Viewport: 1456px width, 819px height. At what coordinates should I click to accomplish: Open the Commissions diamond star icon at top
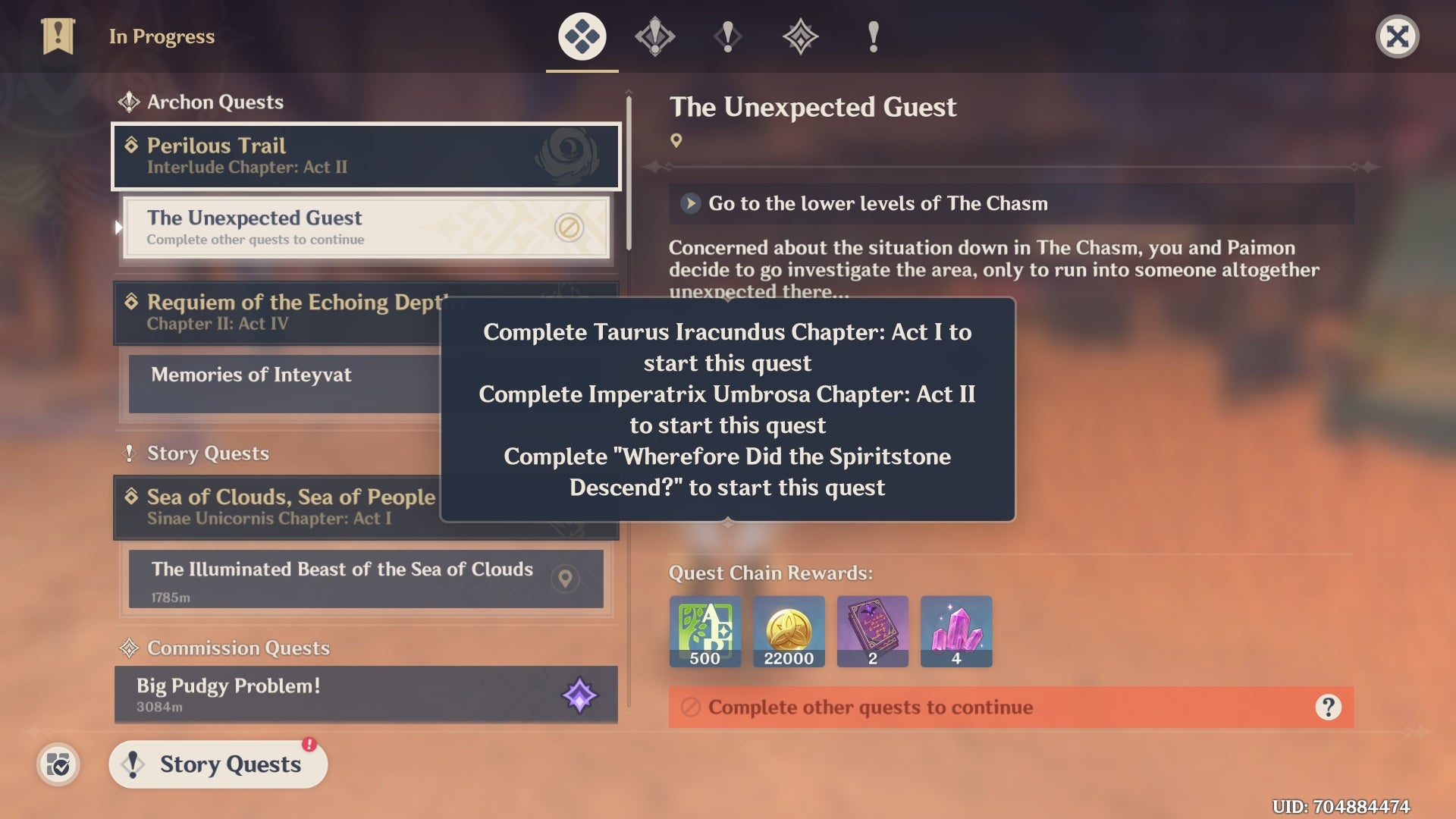(x=799, y=36)
